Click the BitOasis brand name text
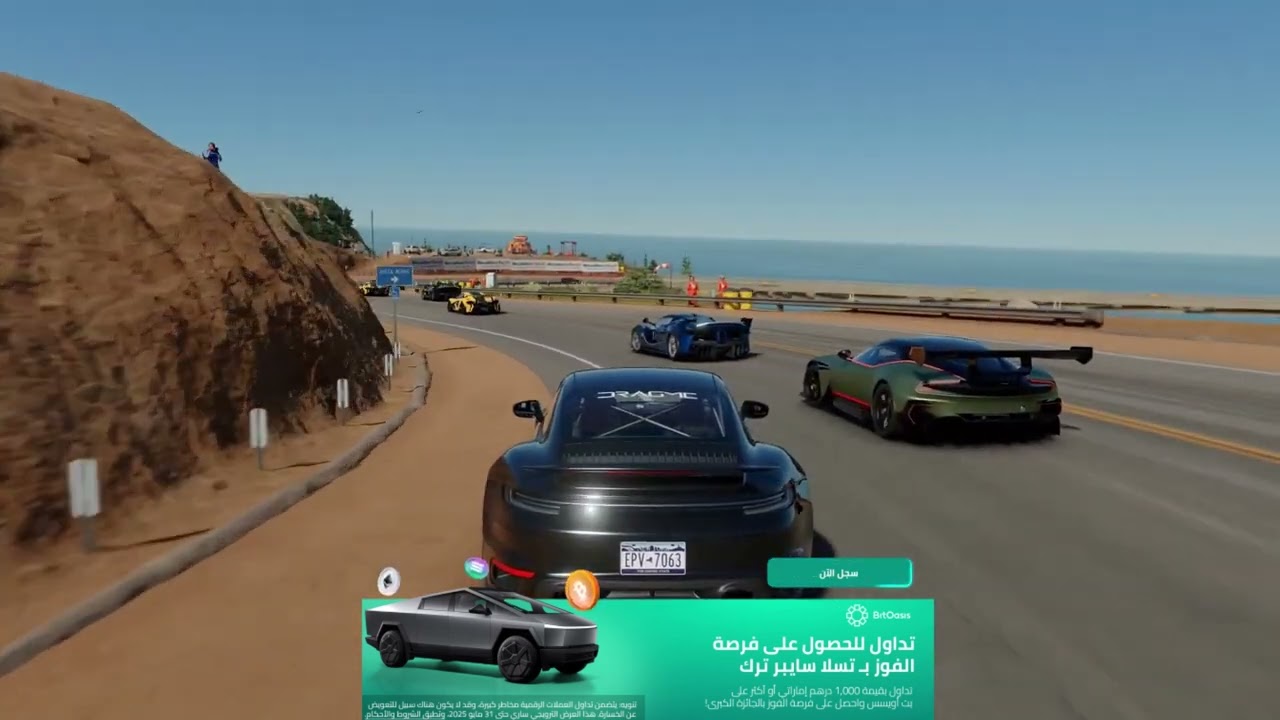Screen dimensions: 1280x720 click(891, 614)
